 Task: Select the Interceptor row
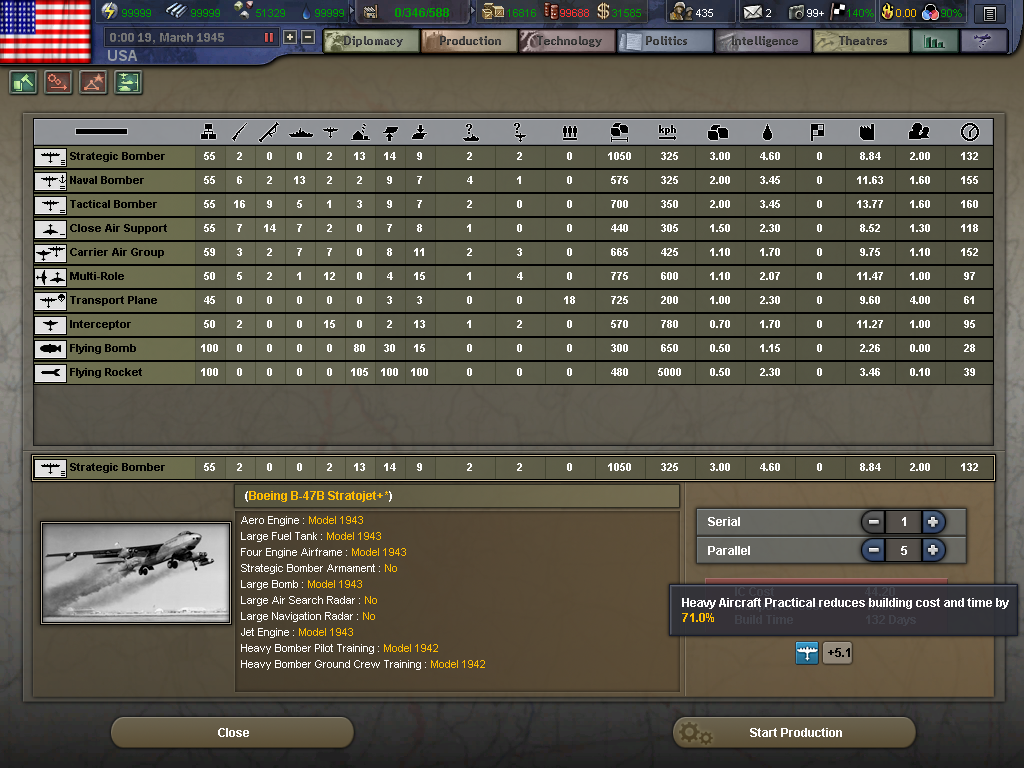tap(99, 324)
